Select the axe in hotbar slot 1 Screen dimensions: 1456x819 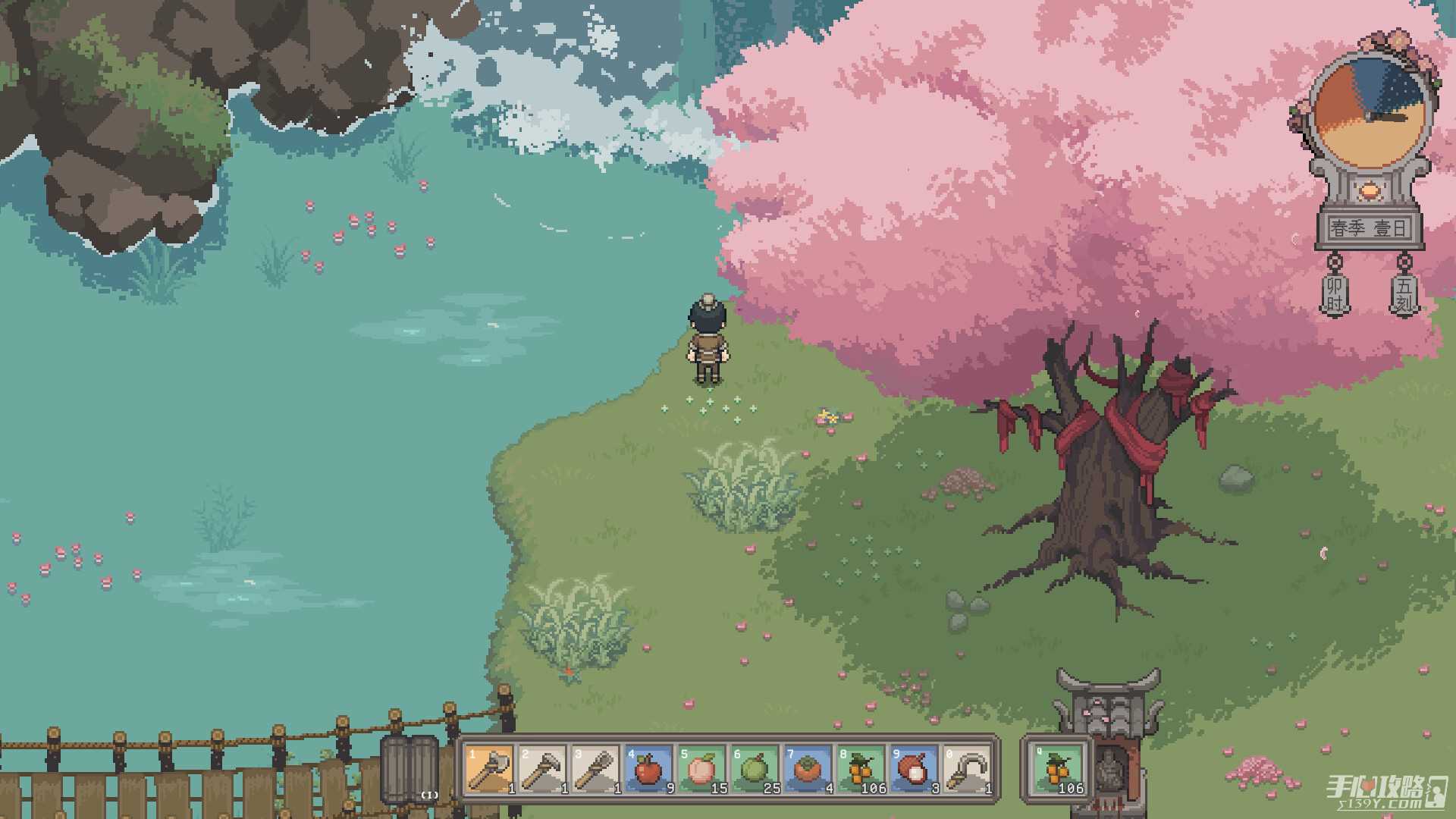coord(490,770)
